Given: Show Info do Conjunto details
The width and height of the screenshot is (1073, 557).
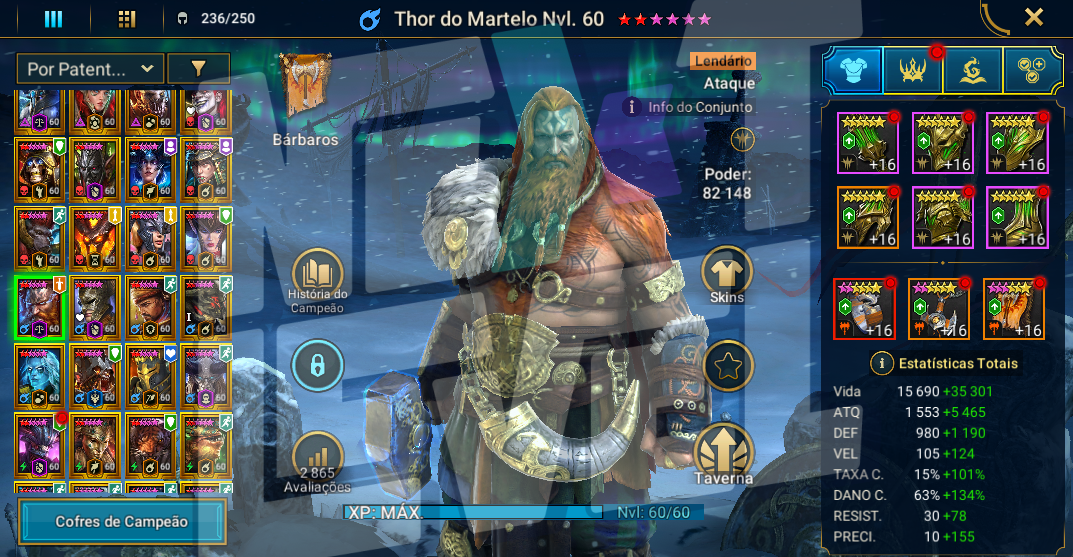Looking at the screenshot, I should click(631, 107).
